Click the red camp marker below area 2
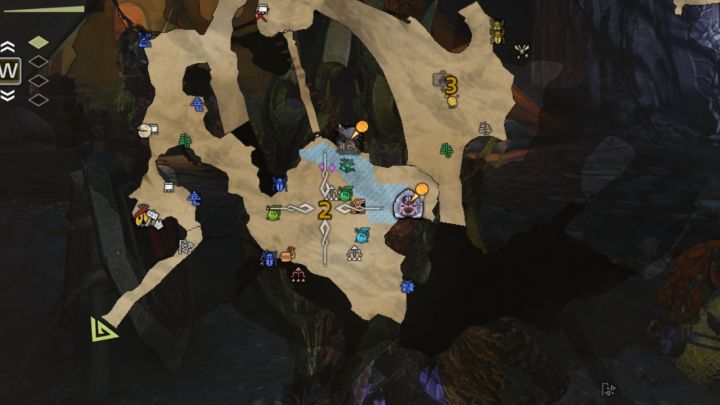720x405 pixels. (298, 274)
